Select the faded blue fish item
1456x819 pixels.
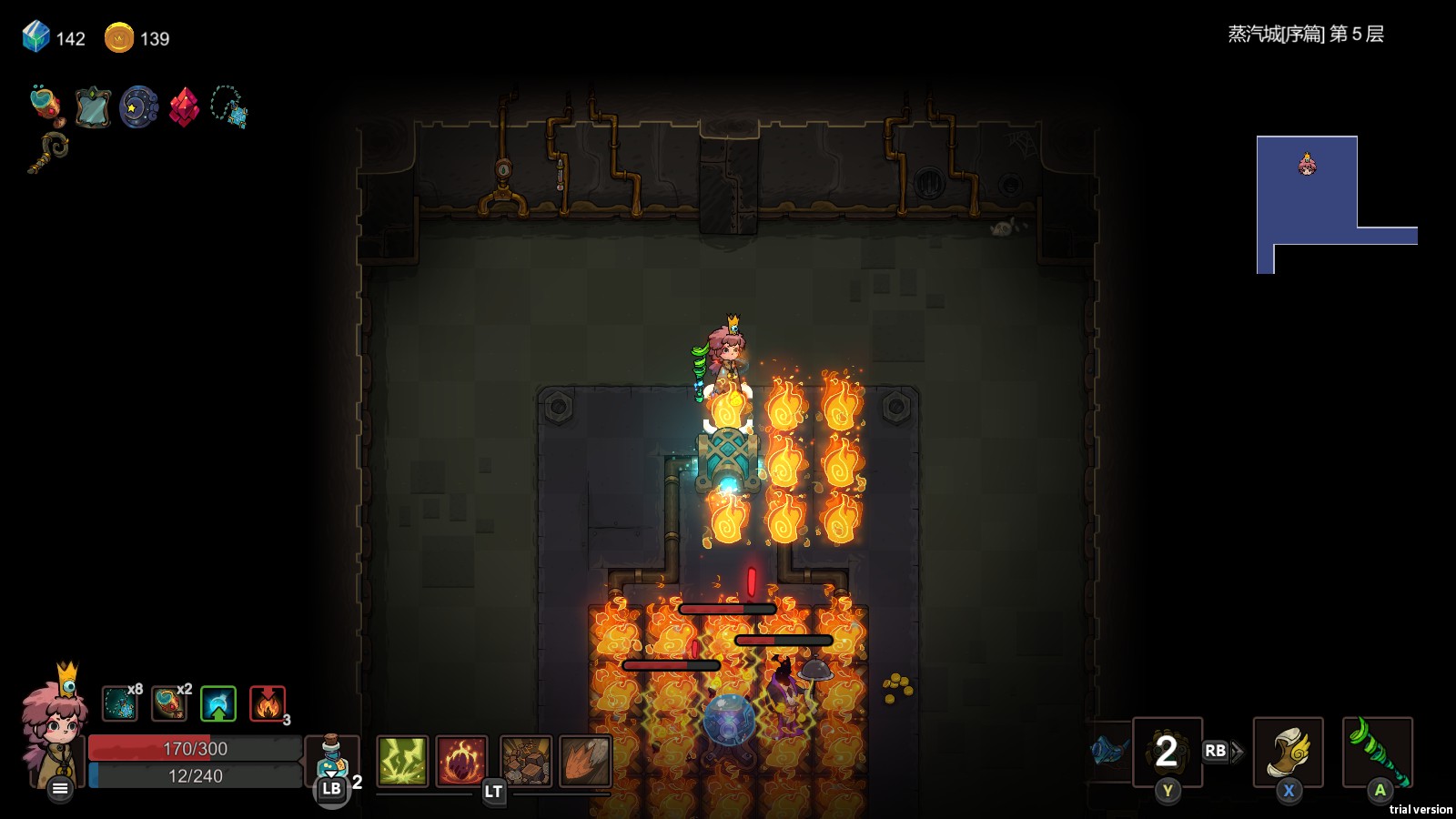(1109, 750)
